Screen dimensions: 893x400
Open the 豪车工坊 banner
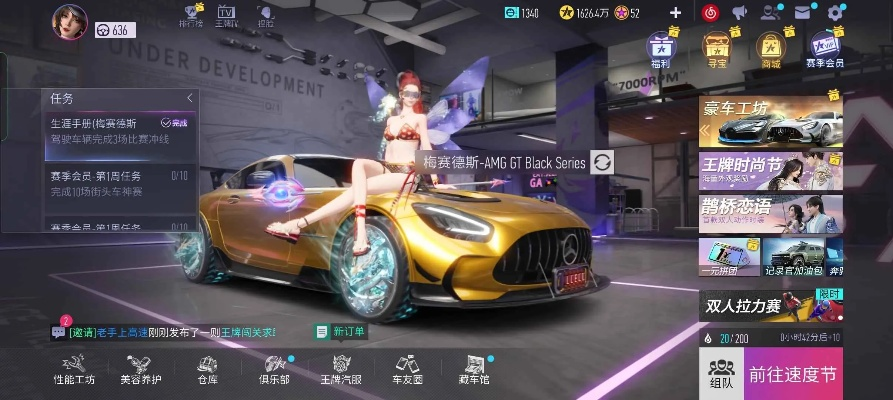point(770,121)
